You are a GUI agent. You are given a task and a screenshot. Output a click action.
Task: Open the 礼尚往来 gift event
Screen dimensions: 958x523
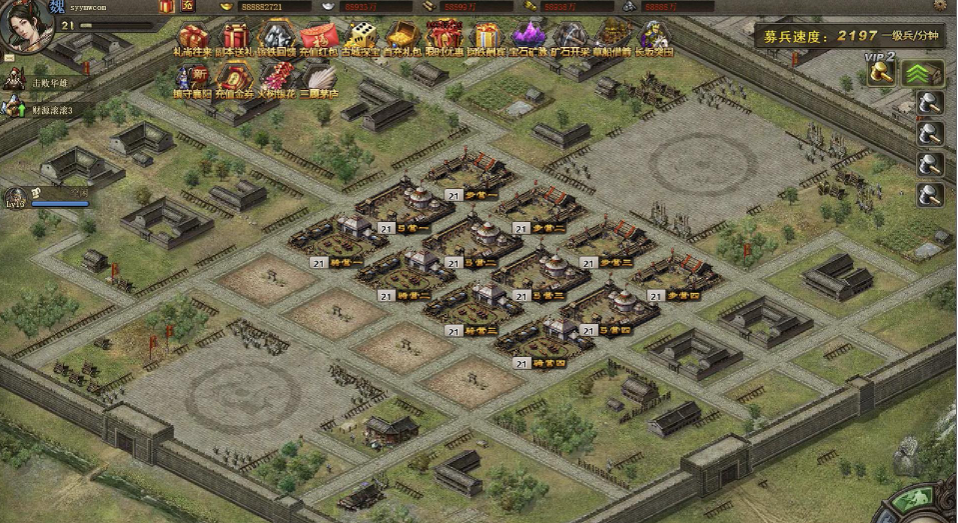(x=192, y=36)
